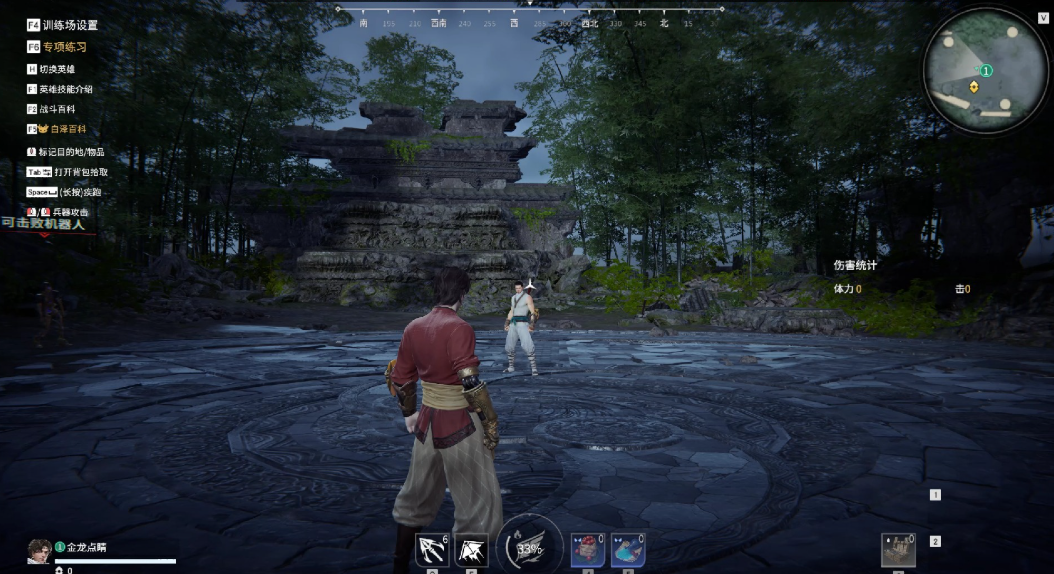Select the 专项练习 special practice entry
Viewport: 1054px width, 574px height.
[x=63, y=47]
